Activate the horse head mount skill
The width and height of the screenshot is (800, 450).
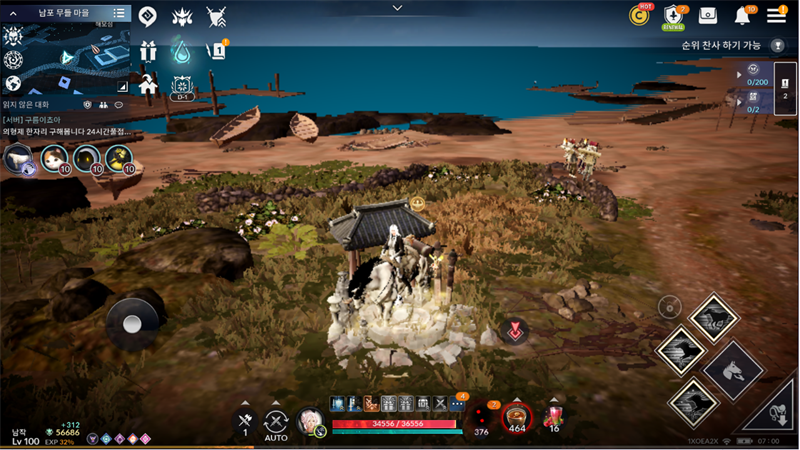coord(733,369)
